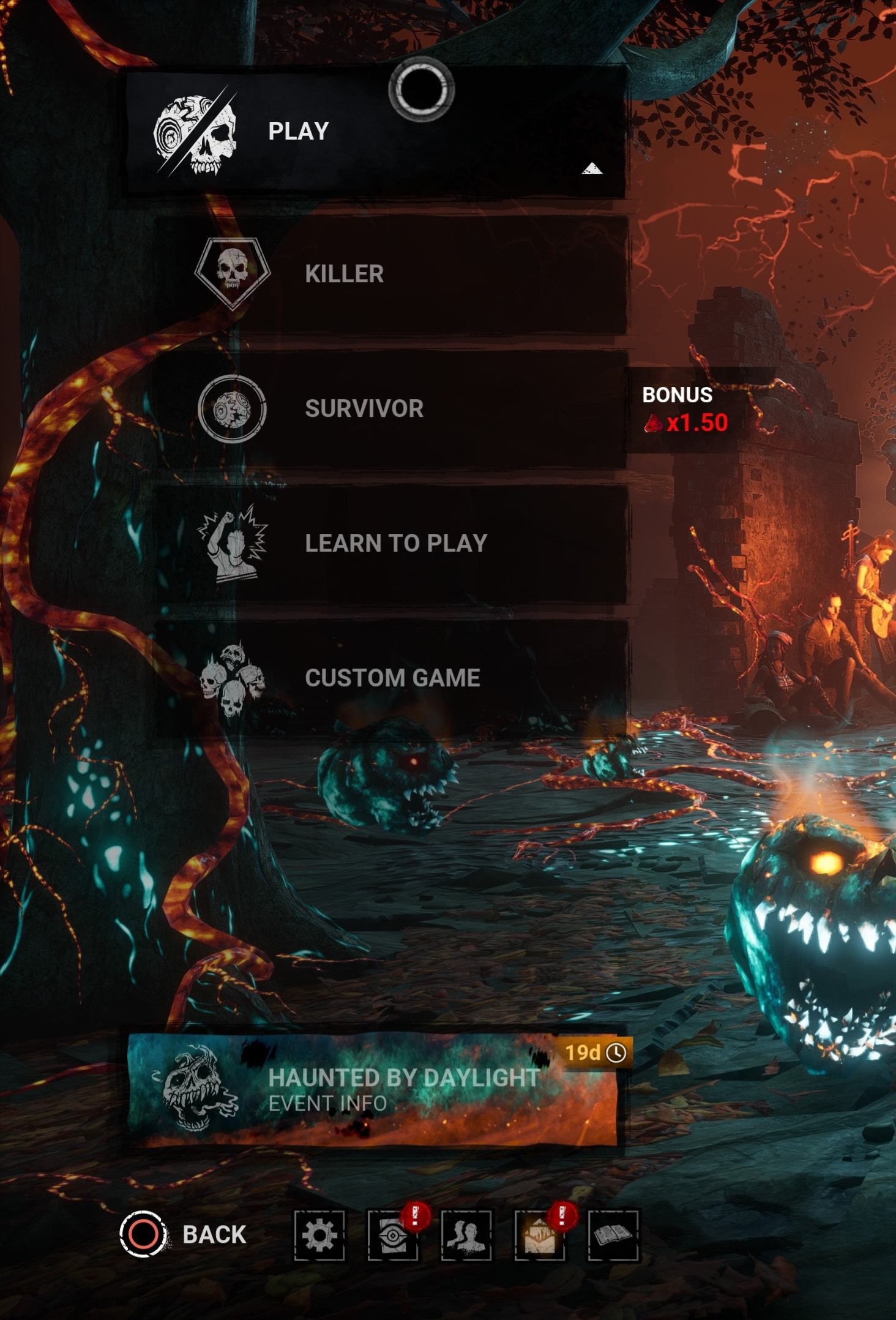Start a CUSTOM GAME lobby
Image resolution: width=896 pixels, height=1320 pixels.
[x=392, y=678]
